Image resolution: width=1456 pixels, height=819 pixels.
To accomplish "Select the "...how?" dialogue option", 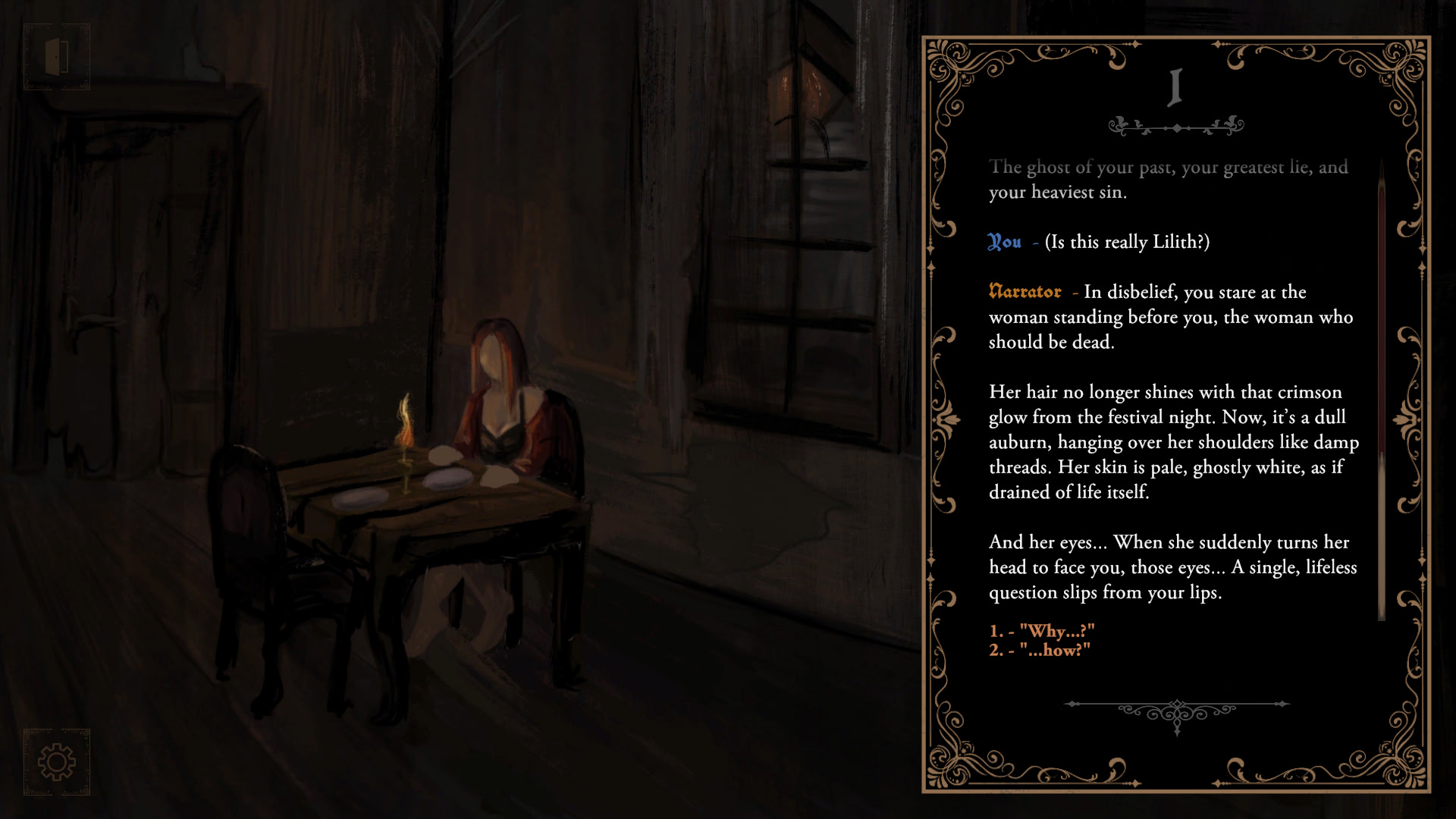I will 1040,650.
